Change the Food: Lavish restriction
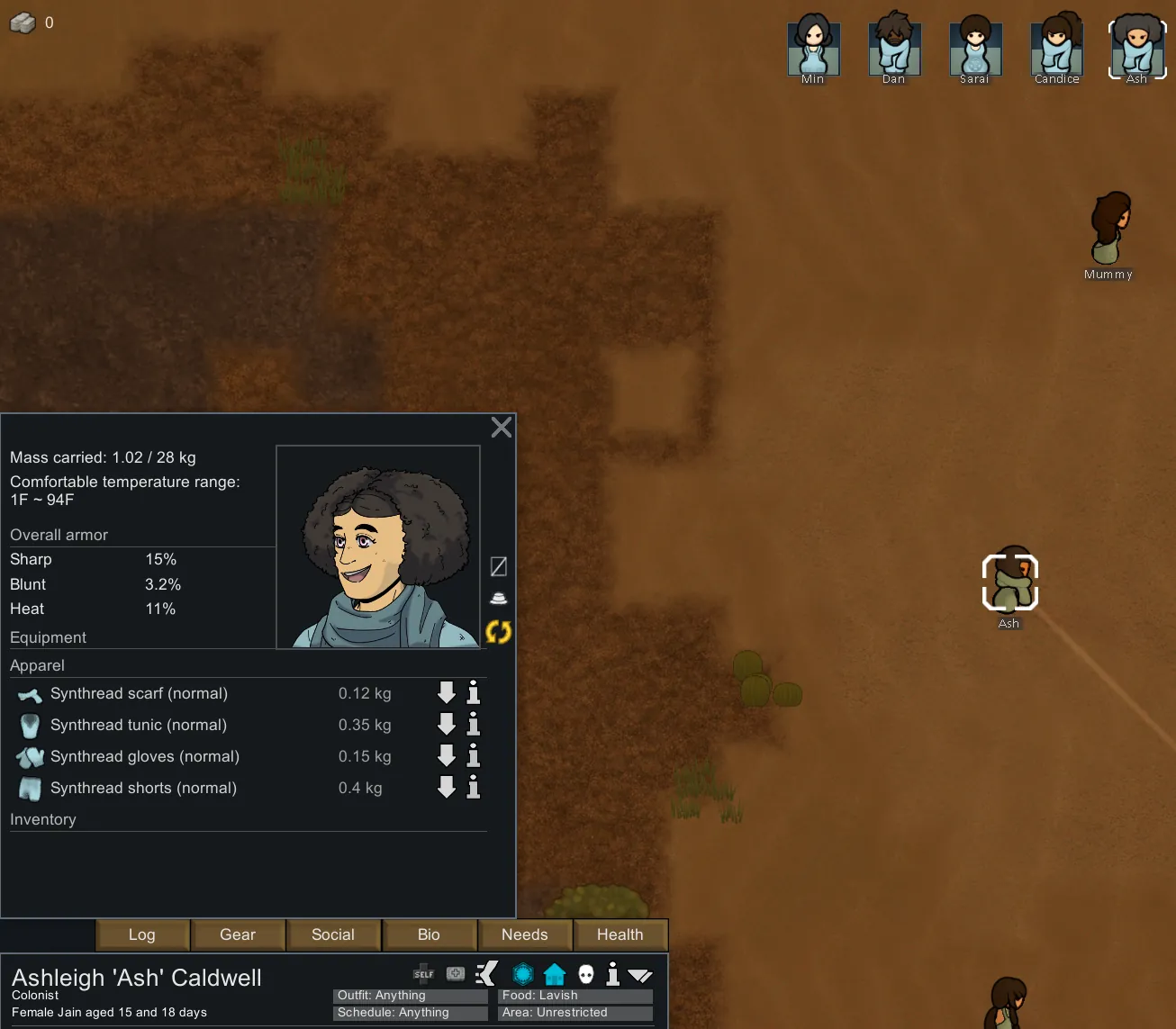1176x1029 pixels. pos(574,996)
